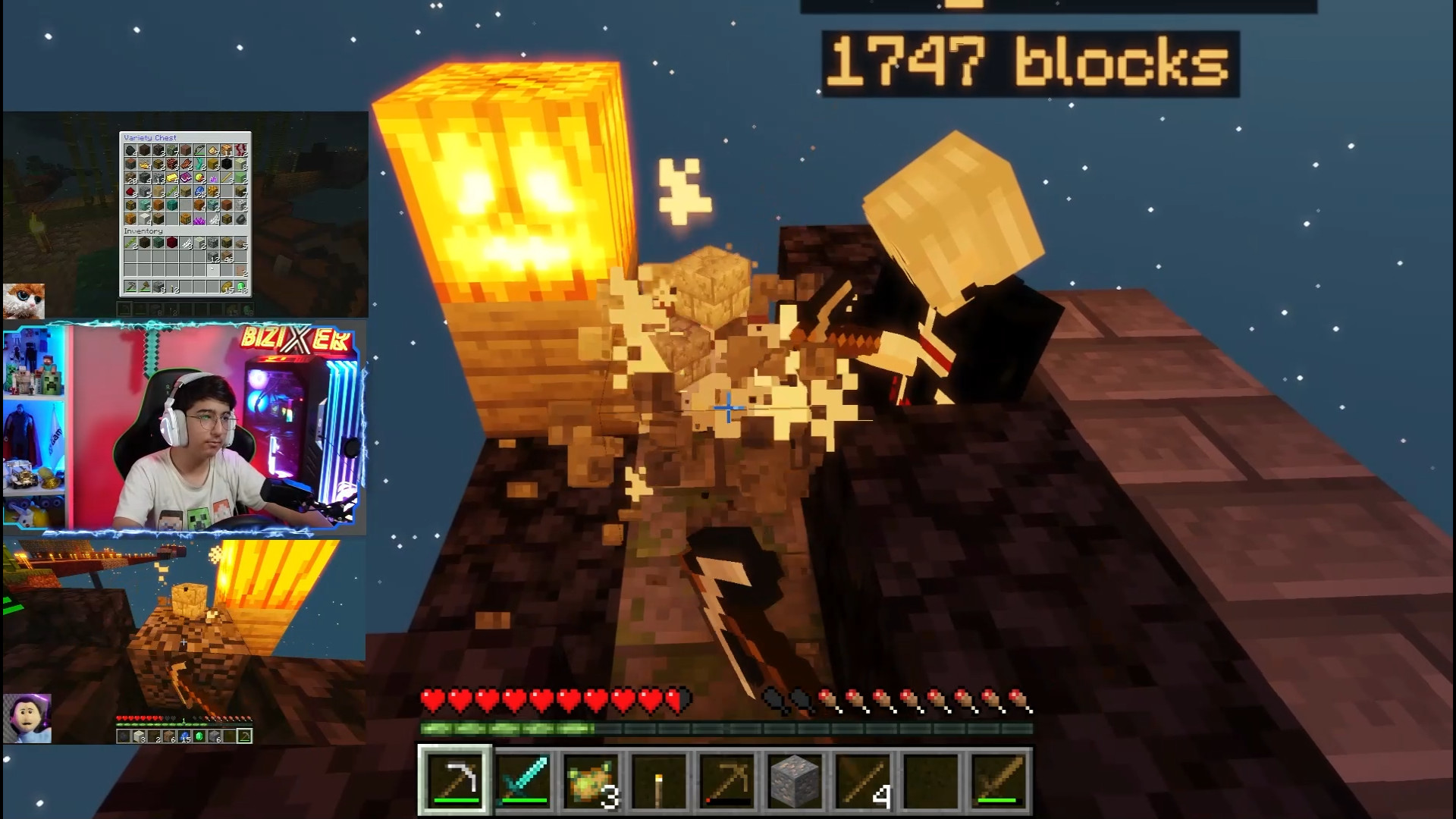This screenshot has height=819, width=1456.
Task: Select the orange food stack of three
Action: [x=590, y=780]
